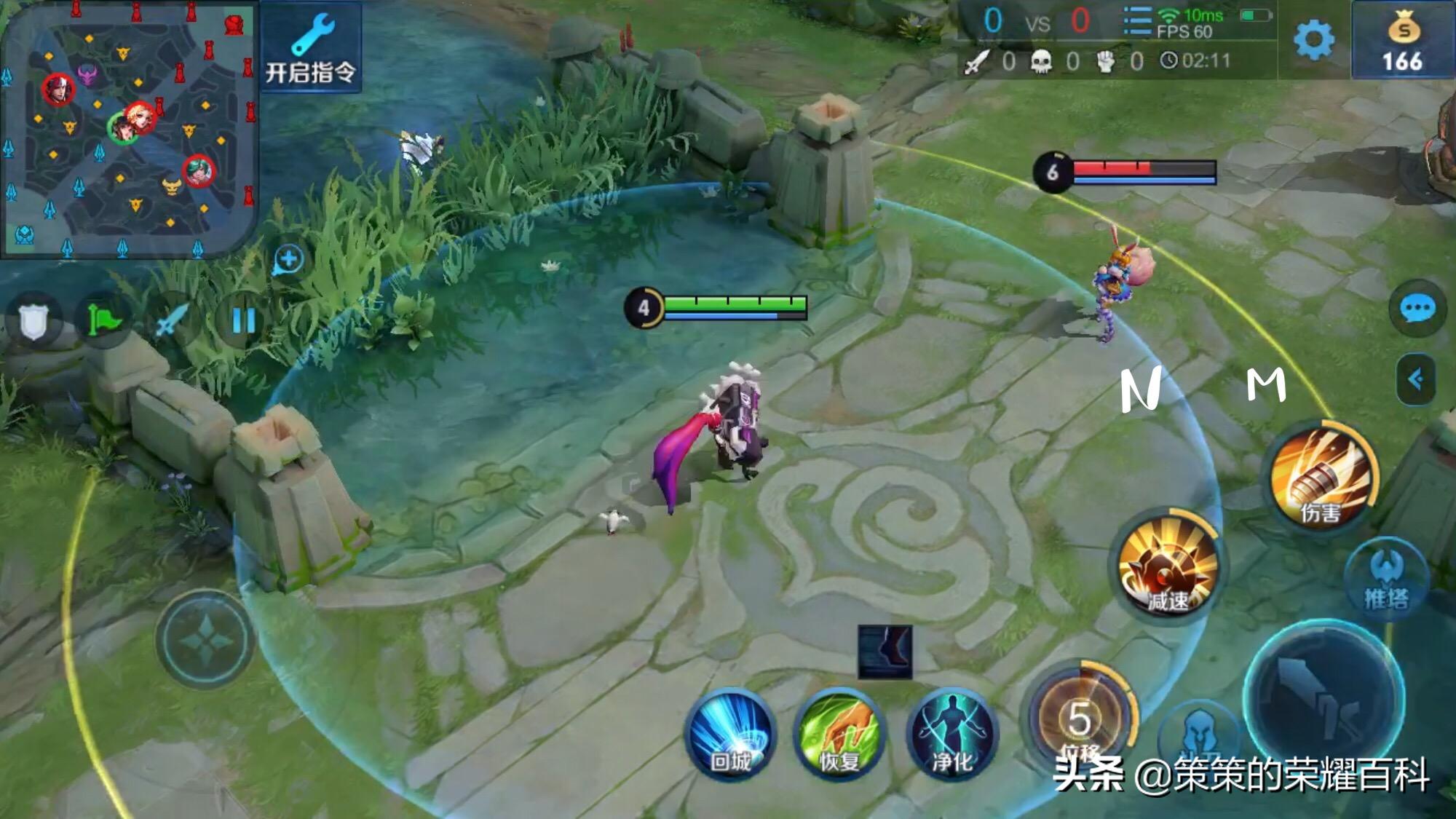Open the blue chat bubble
Image resolution: width=1456 pixels, height=819 pixels.
point(1417,309)
